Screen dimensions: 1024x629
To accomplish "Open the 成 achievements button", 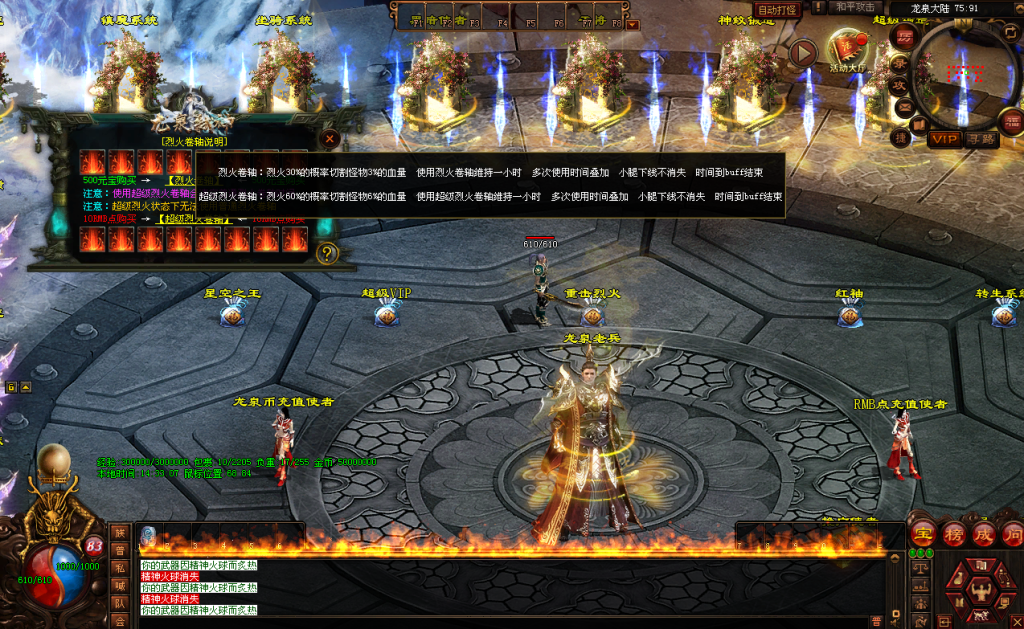I will [x=984, y=533].
